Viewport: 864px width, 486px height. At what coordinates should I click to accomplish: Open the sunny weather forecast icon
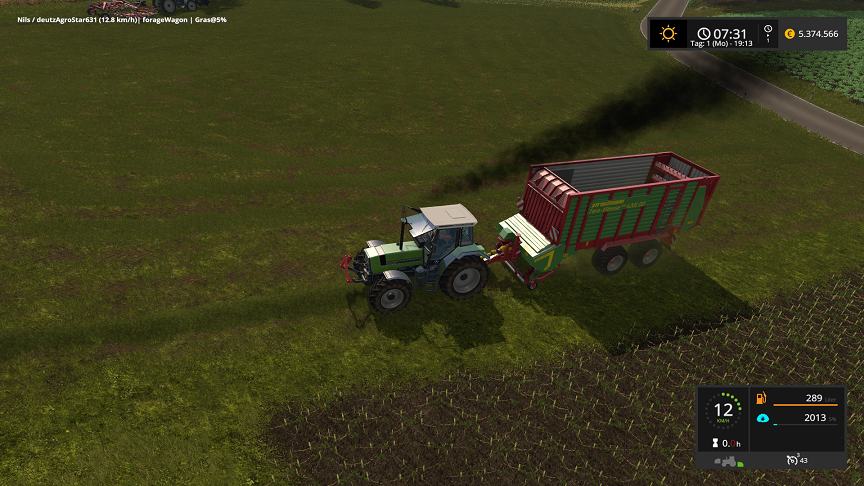(x=667, y=33)
